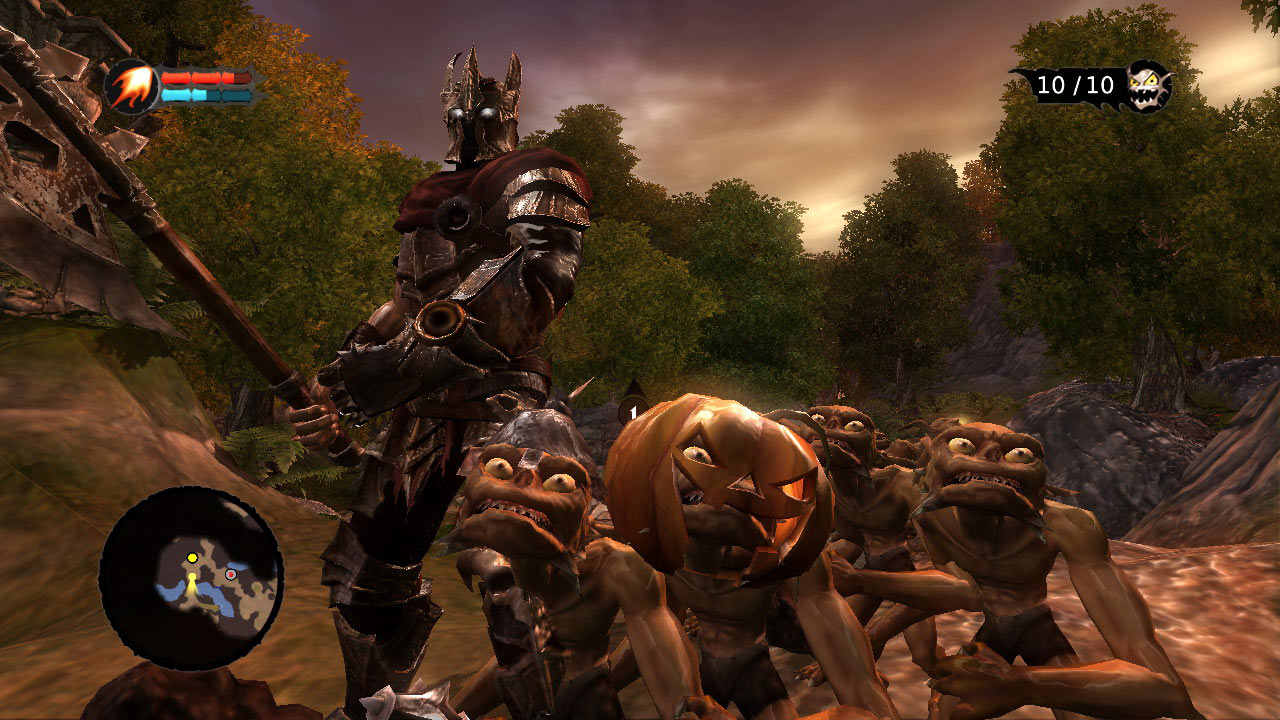Toggle the first red health segment
This screenshot has width=1280, height=720.
pos(176,77)
